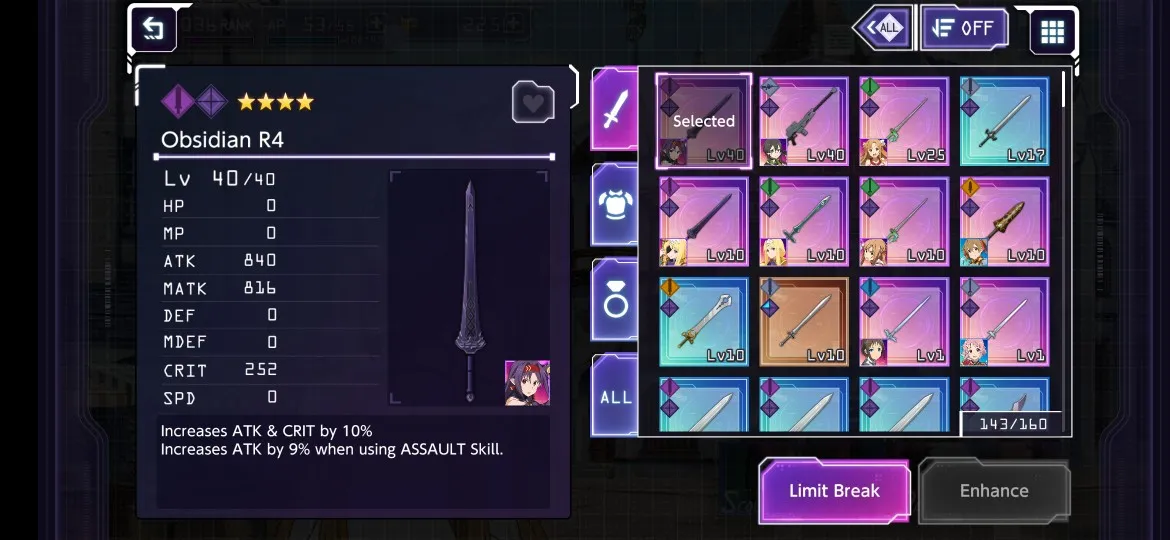The image size is (1170, 540).
Task: Switch to the sword weapons tab
Action: point(615,111)
